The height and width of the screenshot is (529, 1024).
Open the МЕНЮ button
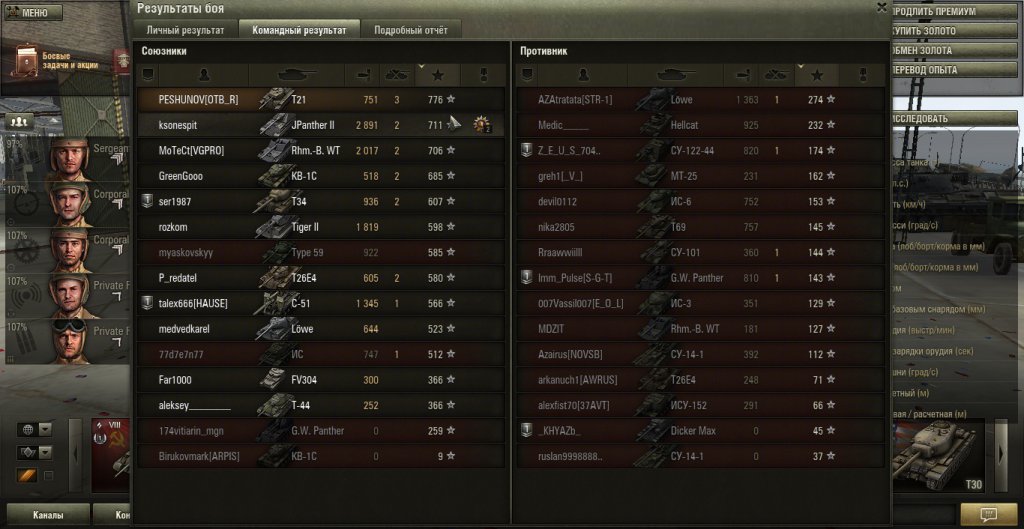[x=34, y=13]
